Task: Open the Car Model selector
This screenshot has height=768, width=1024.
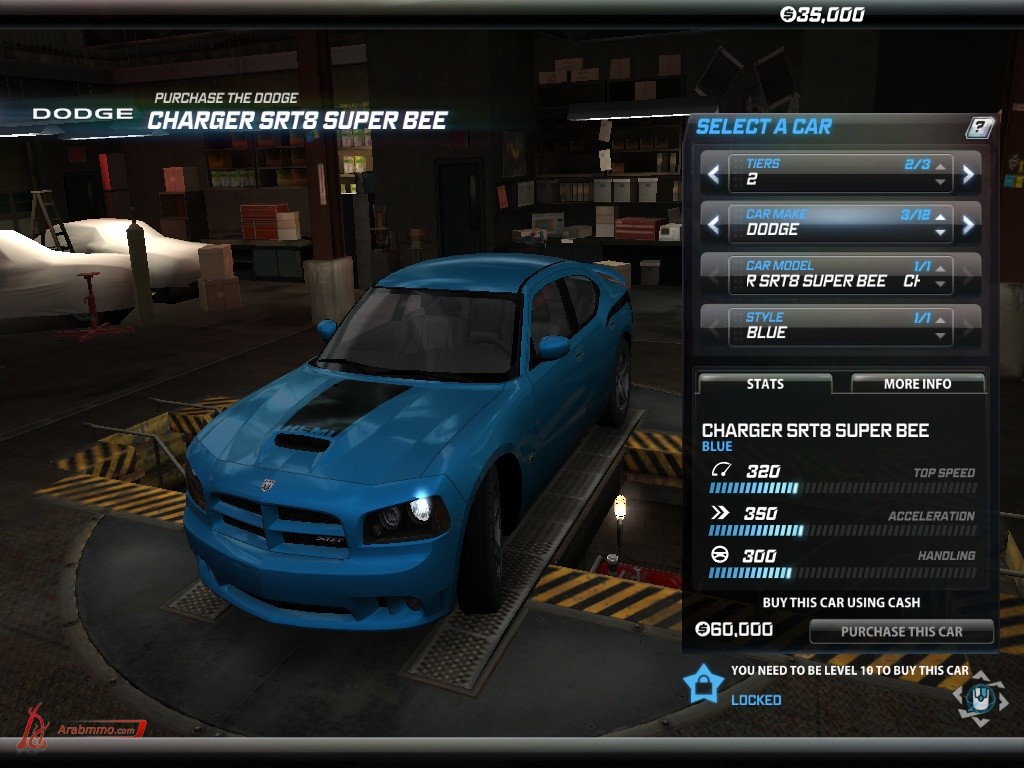Action: click(840, 275)
